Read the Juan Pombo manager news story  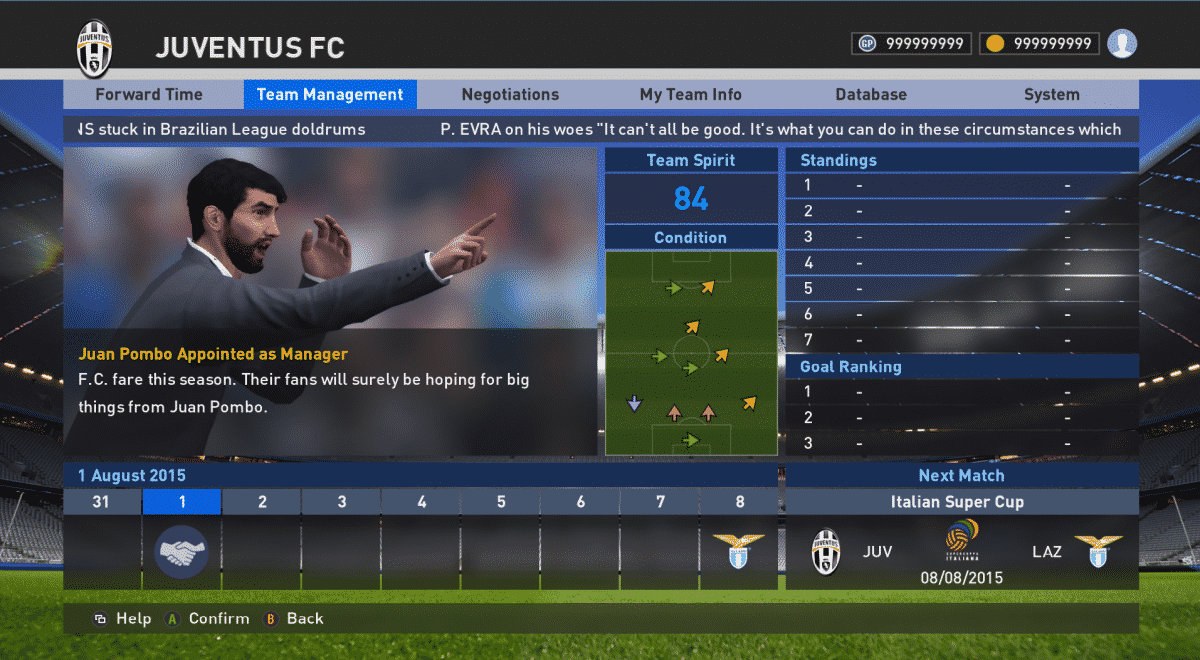[330, 380]
